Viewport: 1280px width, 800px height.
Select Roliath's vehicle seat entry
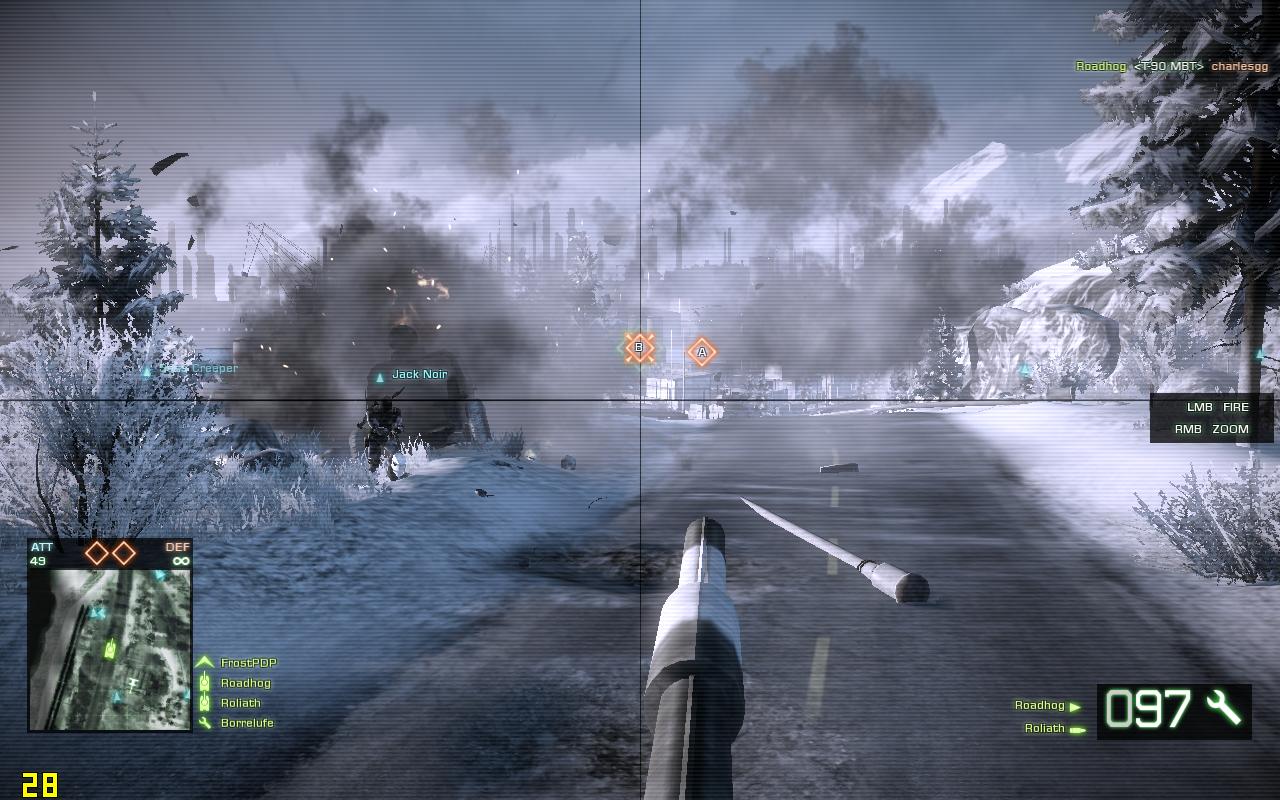click(1045, 729)
